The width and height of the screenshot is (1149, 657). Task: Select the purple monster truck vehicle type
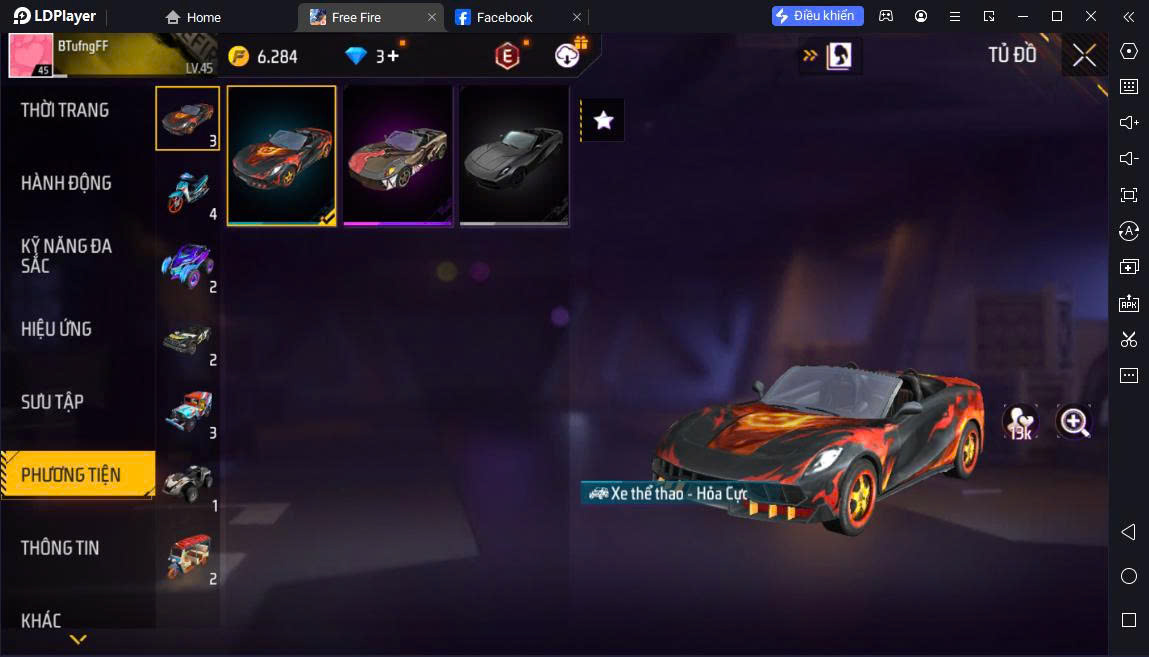click(x=187, y=264)
